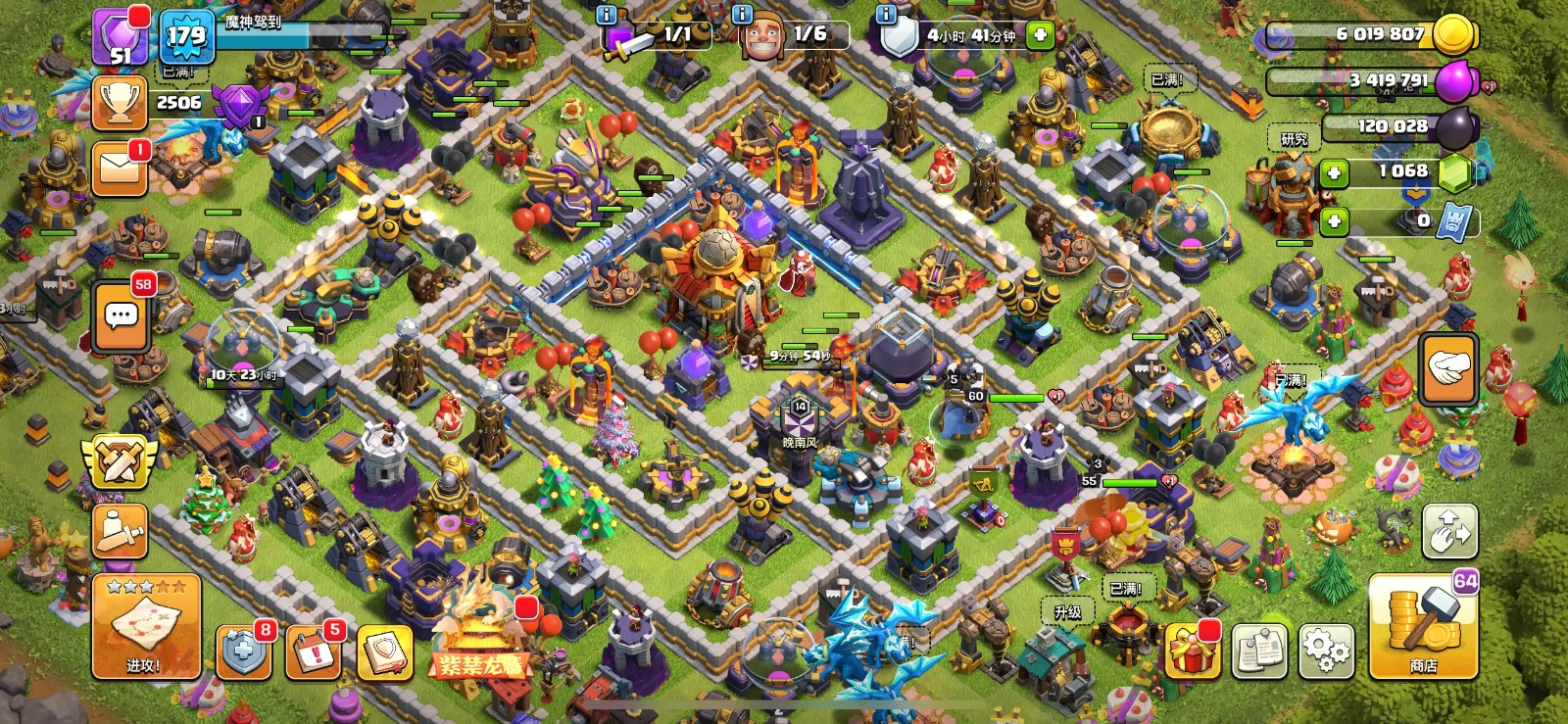
Task: Open the calendar events with badge 5
Action: [313, 652]
